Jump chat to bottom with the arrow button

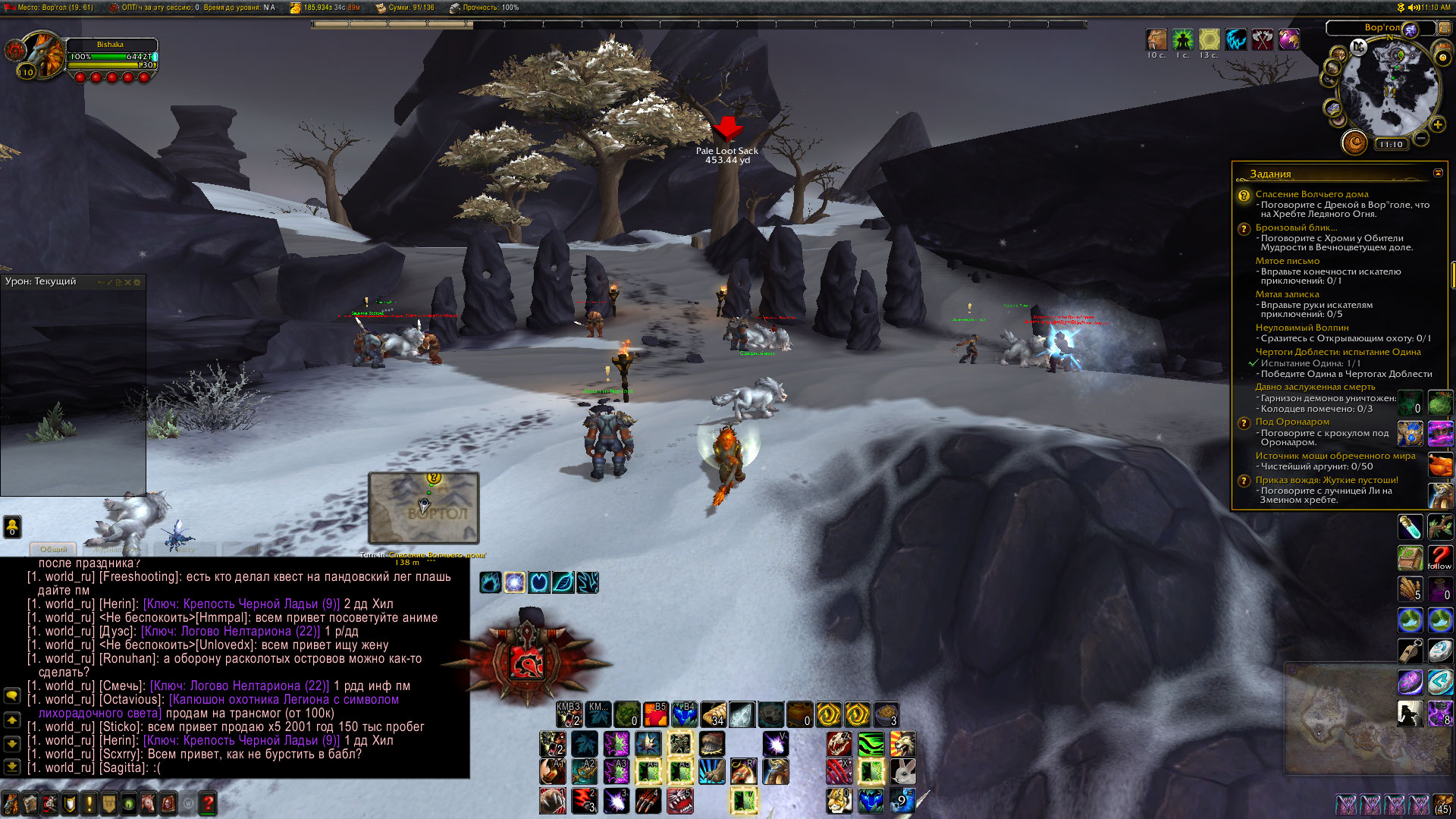[x=12, y=767]
